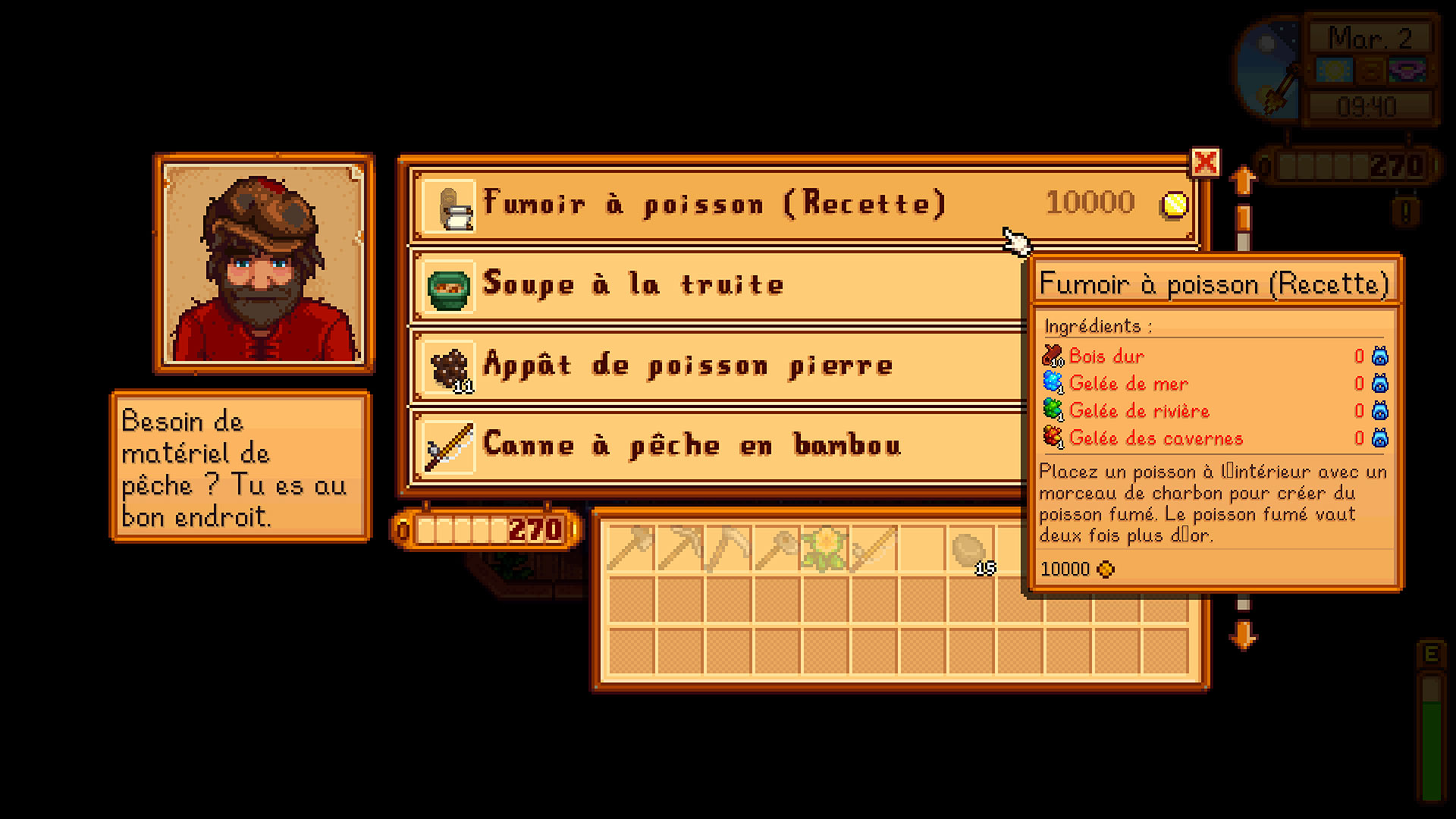Click the shop list down arrow
The height and width of the screenshot is (819, 1456).
point(1242,635)
